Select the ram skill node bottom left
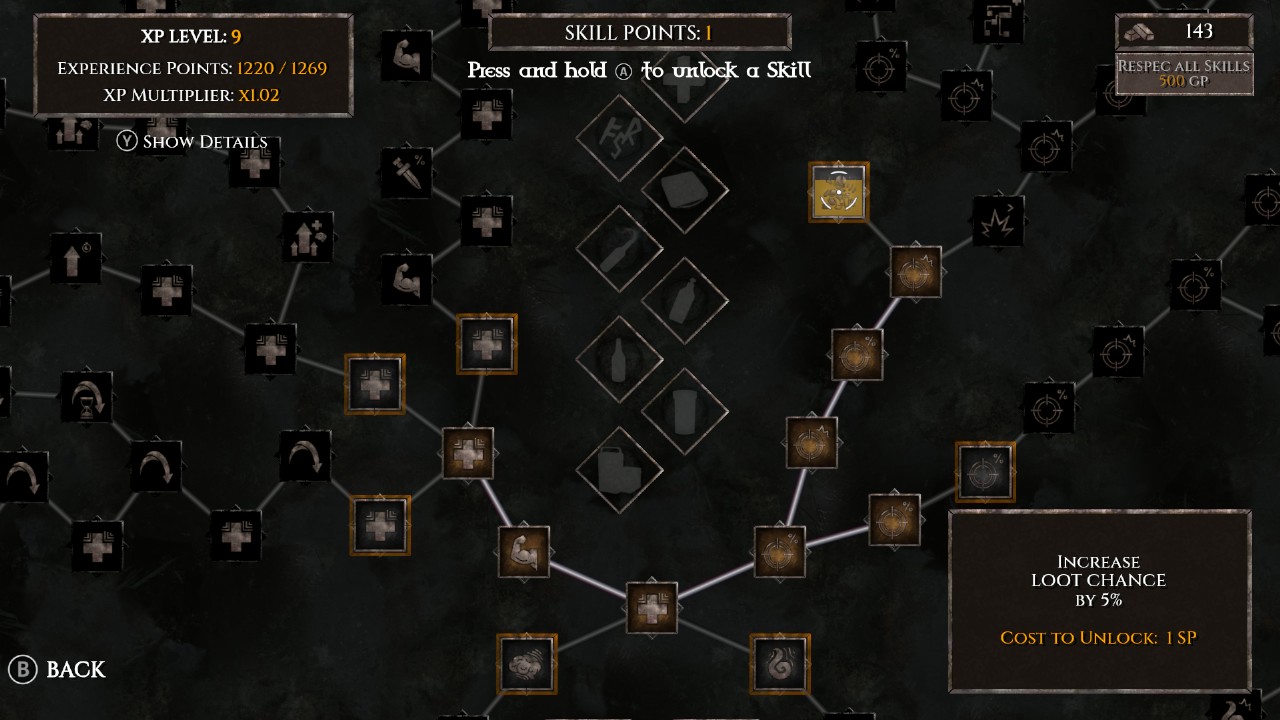 (525, 663)
